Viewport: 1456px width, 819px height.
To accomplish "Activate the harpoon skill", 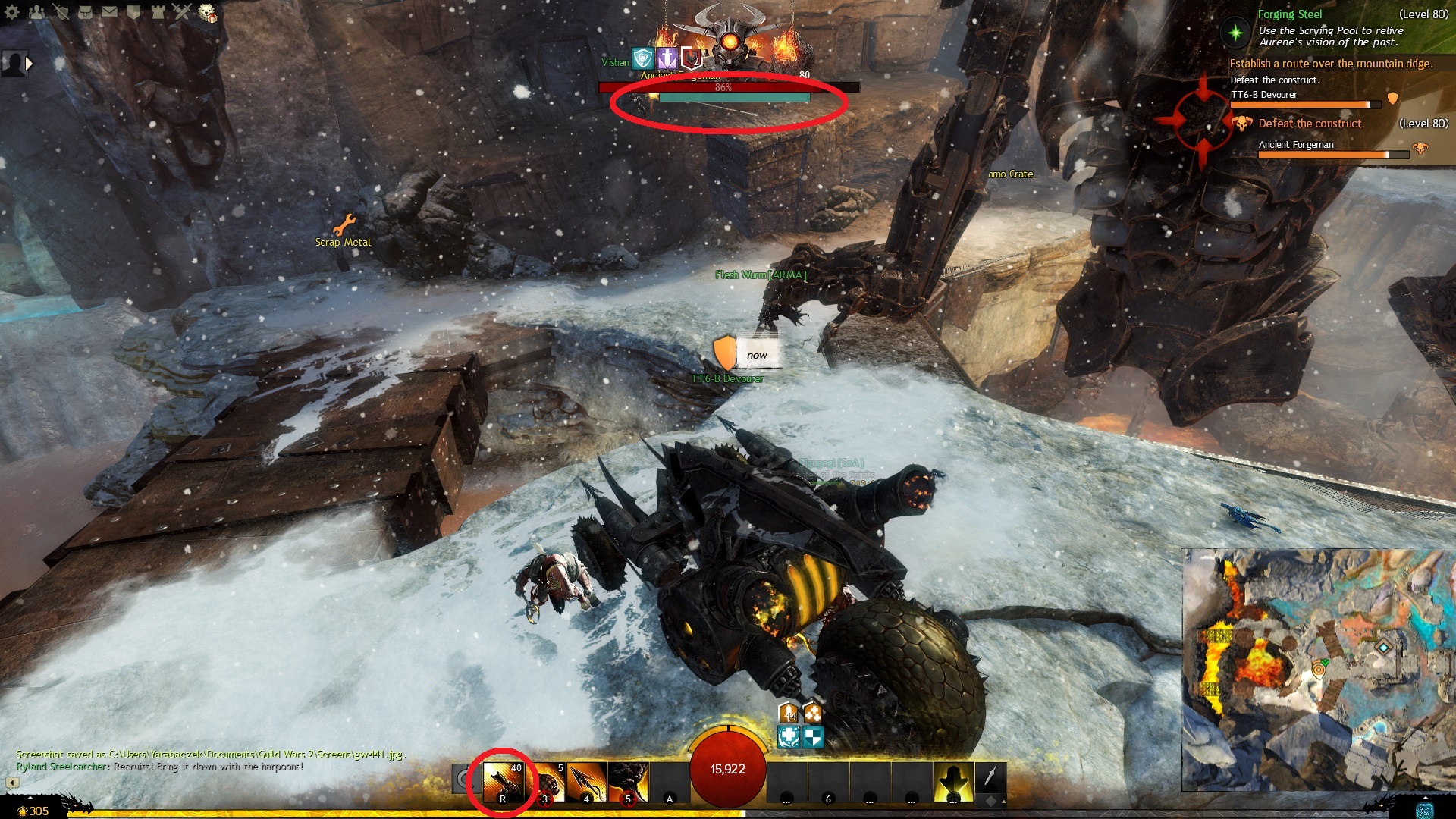I will pyautogui.click(x=587, y=783).
